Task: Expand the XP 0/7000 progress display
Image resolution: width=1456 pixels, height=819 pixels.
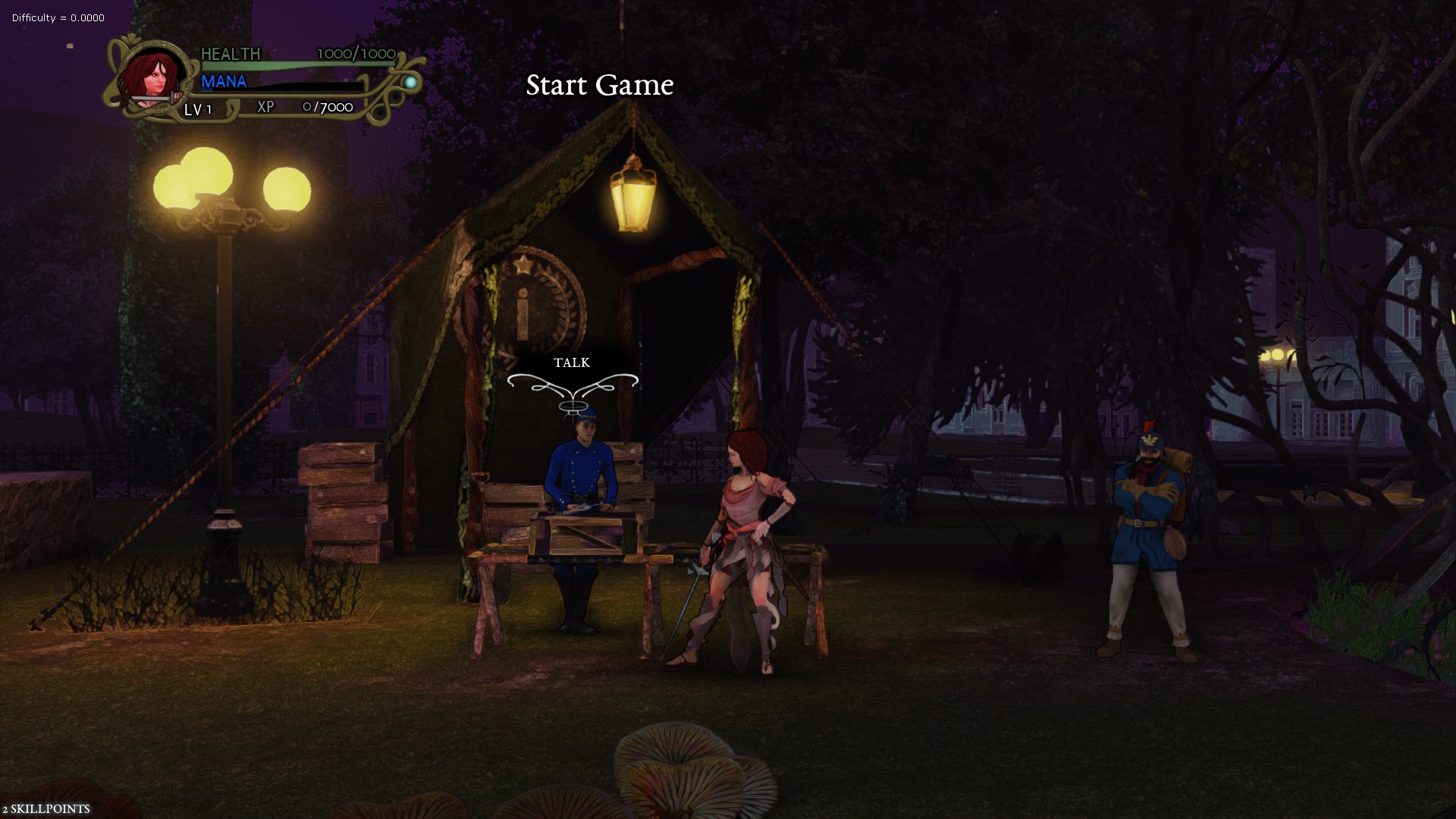Action: (302, 107)
